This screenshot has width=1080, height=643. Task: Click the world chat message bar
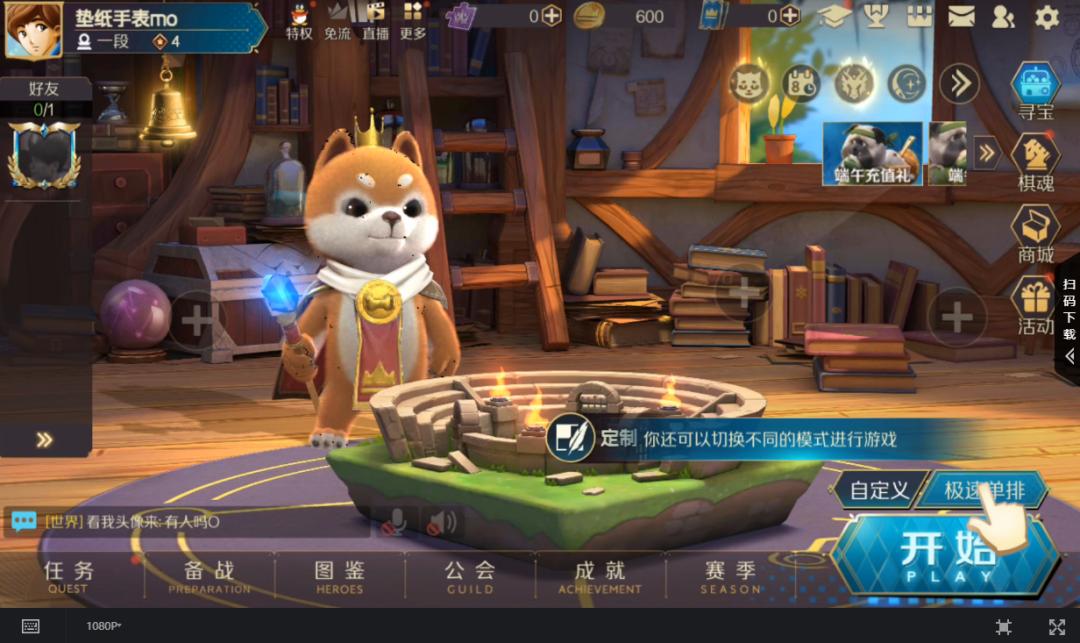190,522
